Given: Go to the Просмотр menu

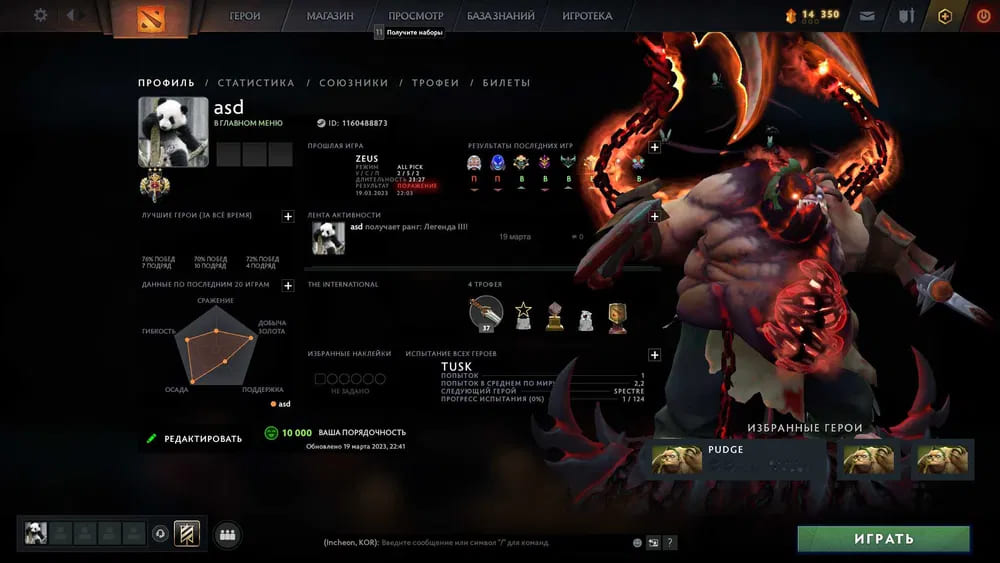Looking at the screenshot, I should pyautogui.click(x=415, y=16).
